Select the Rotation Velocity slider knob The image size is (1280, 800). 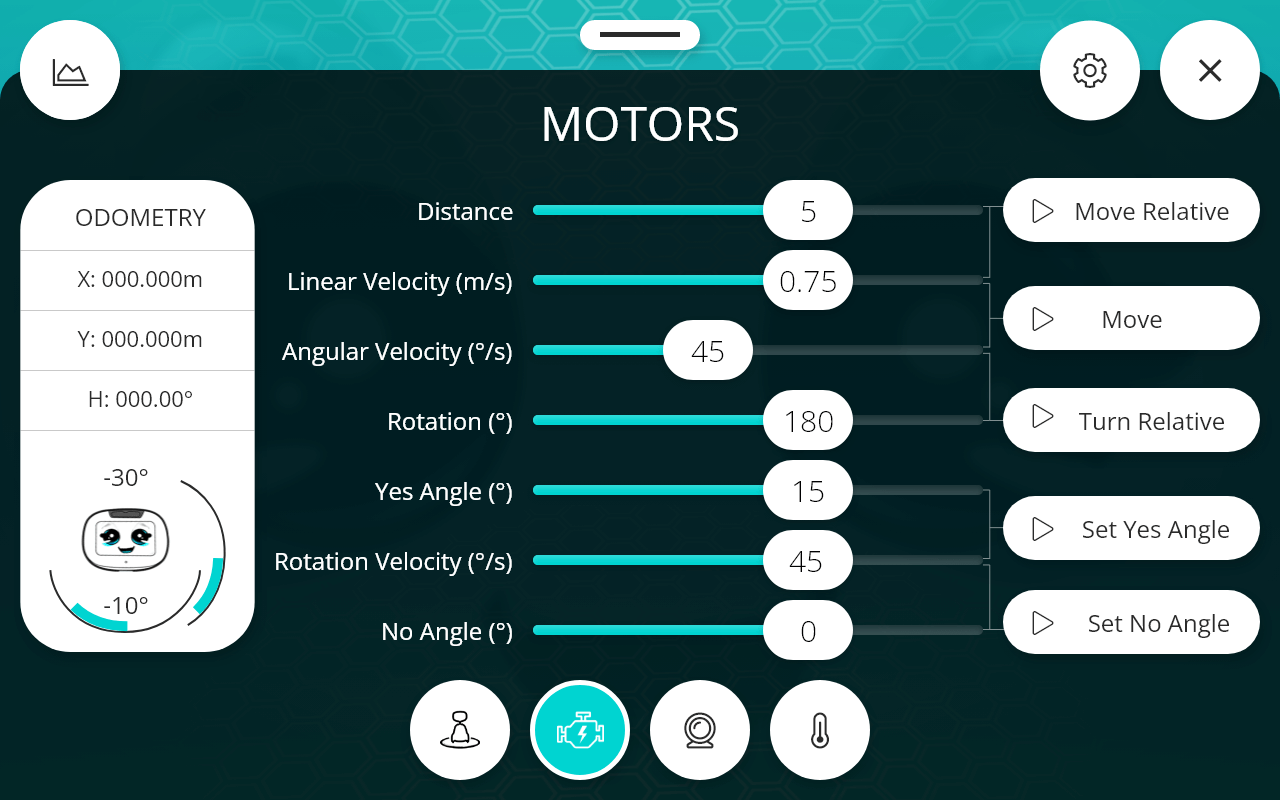pos(807,561)
